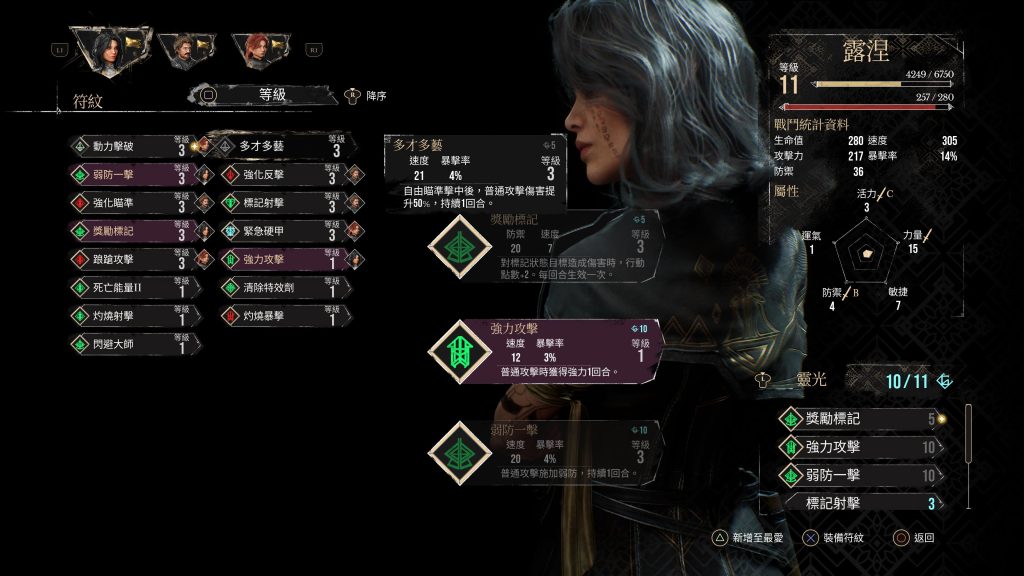Screen dimensions: 1024x576
Task: Pick the 踉蹌攻擊 picto entry
Action: coord(130,260)
